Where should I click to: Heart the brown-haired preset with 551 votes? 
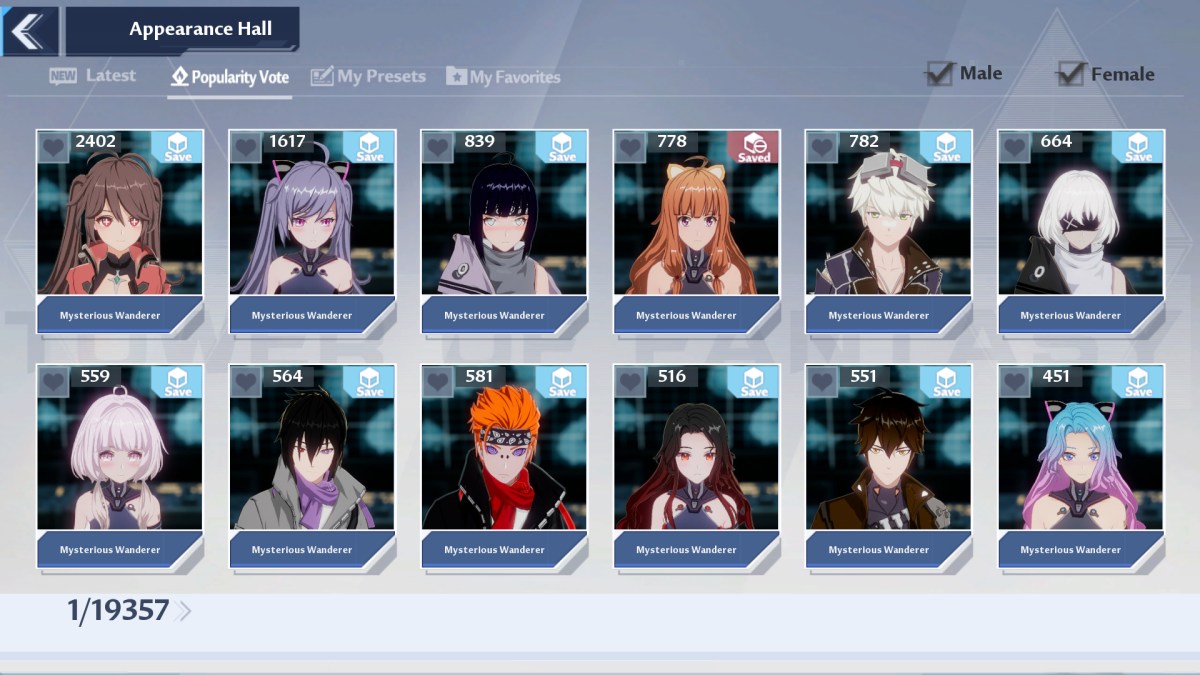pos(822,381)
